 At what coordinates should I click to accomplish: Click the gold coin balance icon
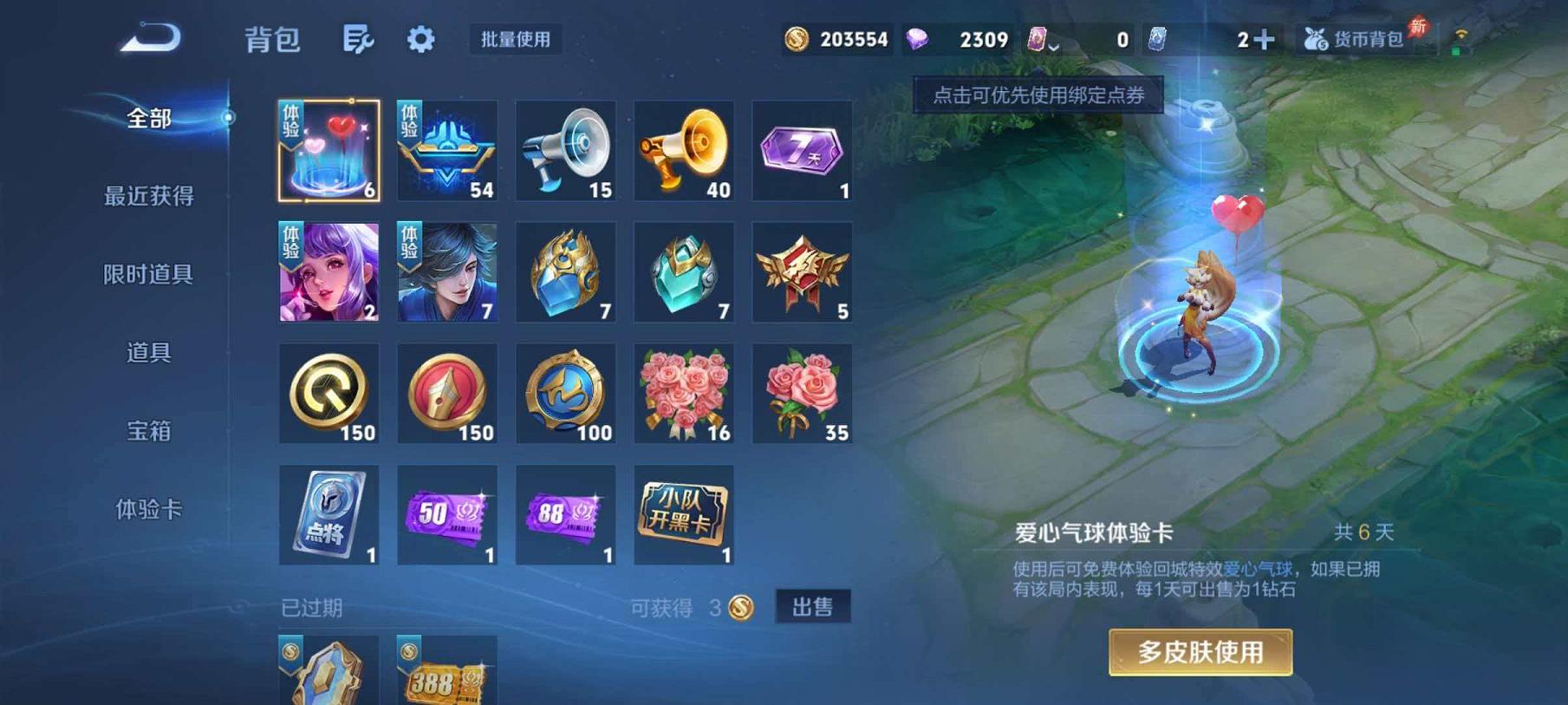pos(793,38)
